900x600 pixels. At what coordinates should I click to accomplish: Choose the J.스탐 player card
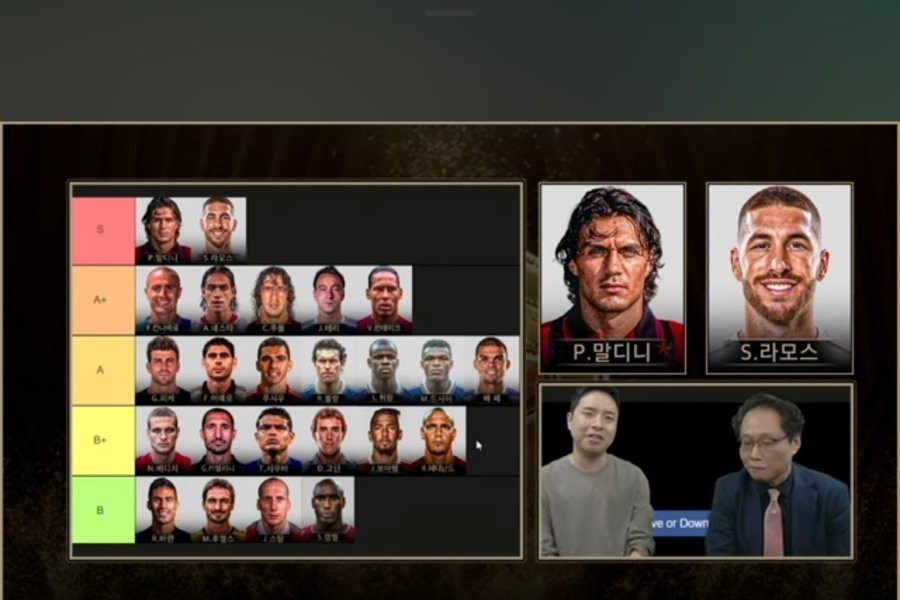(x=274, y=509)
